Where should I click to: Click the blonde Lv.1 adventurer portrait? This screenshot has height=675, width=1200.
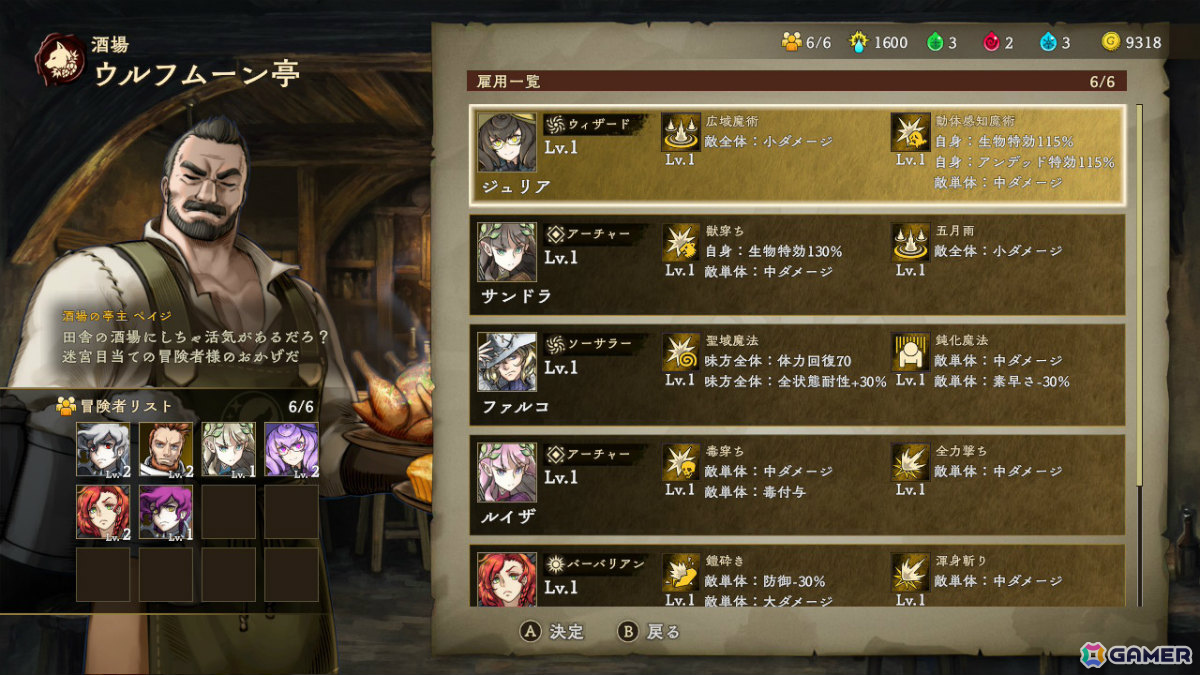228,449
